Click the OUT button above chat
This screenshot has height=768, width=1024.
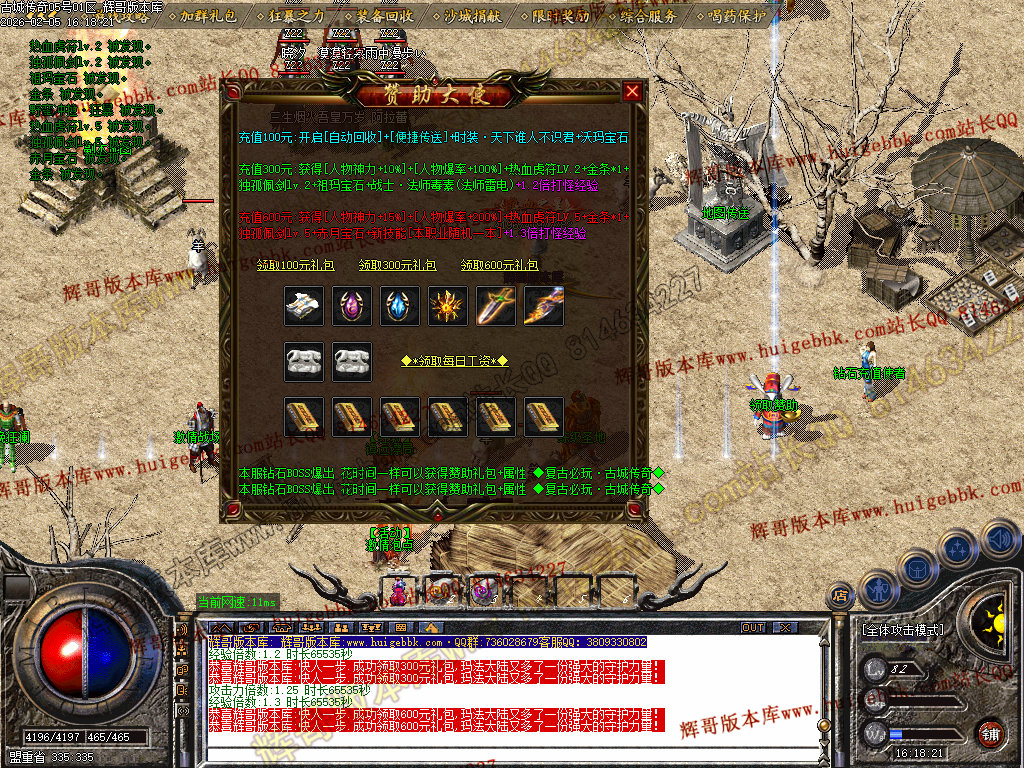coord(753,627)
